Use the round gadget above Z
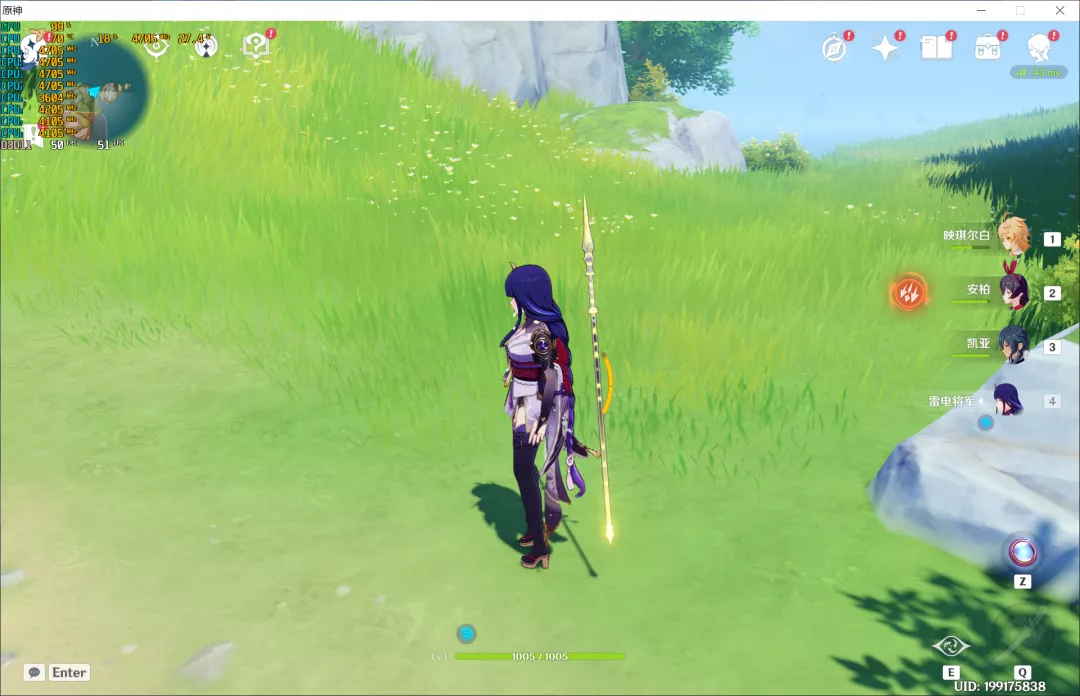1080x696 pixels. (x=1022, y=551)
